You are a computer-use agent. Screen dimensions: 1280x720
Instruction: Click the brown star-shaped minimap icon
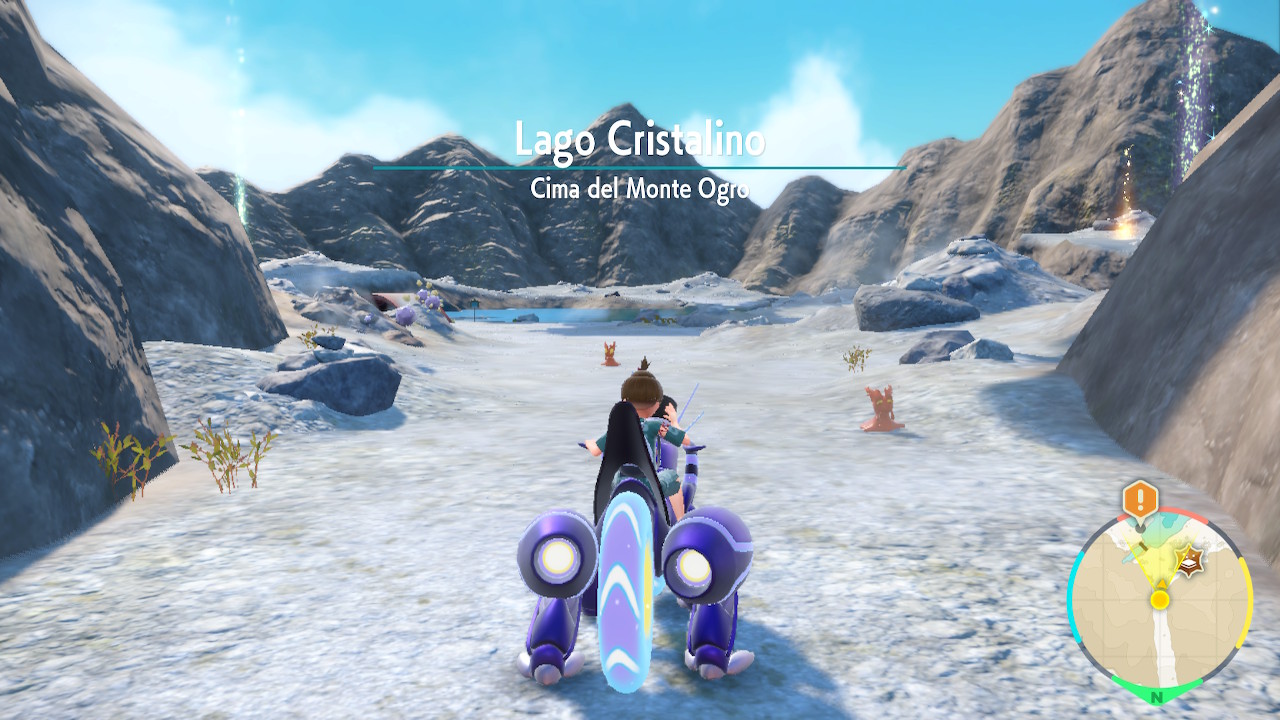[x=1190, y=559]
